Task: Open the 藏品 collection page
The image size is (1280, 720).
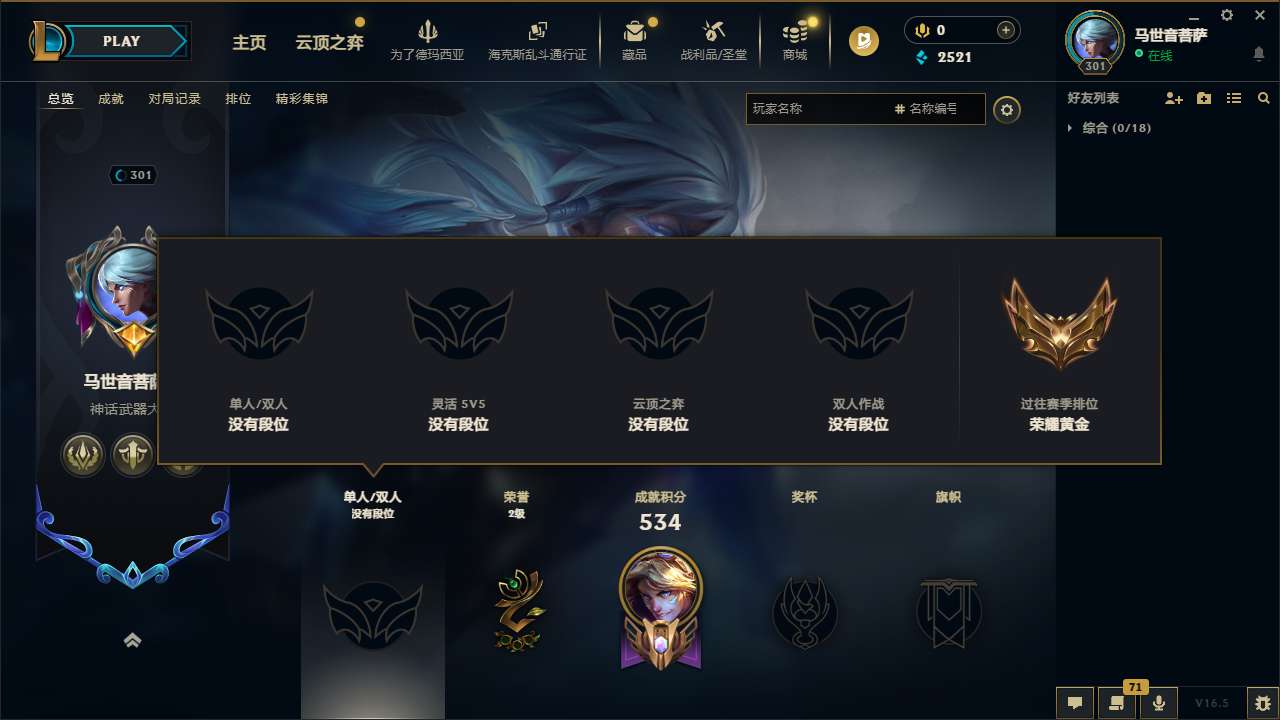Action: click(636, 40)
